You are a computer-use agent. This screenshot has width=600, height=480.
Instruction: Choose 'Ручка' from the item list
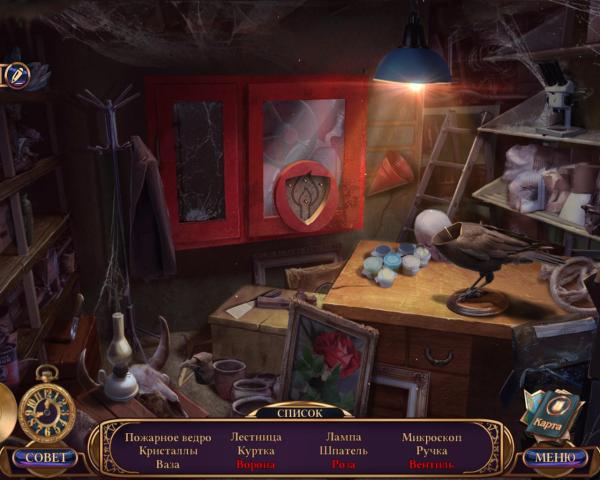(431, 451)
